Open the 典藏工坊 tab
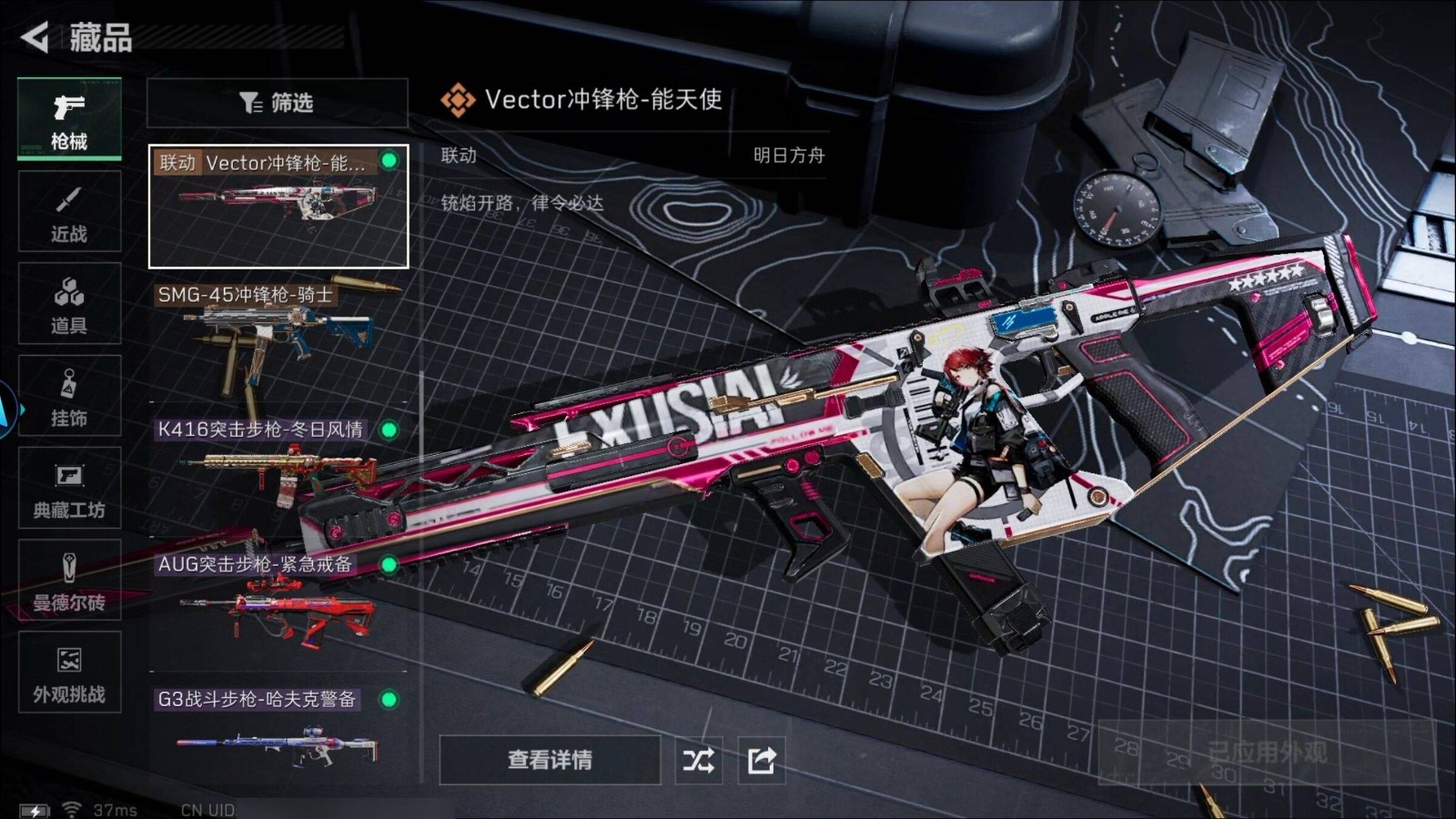The image size is (1456, 819). click(x=69, y=489)
